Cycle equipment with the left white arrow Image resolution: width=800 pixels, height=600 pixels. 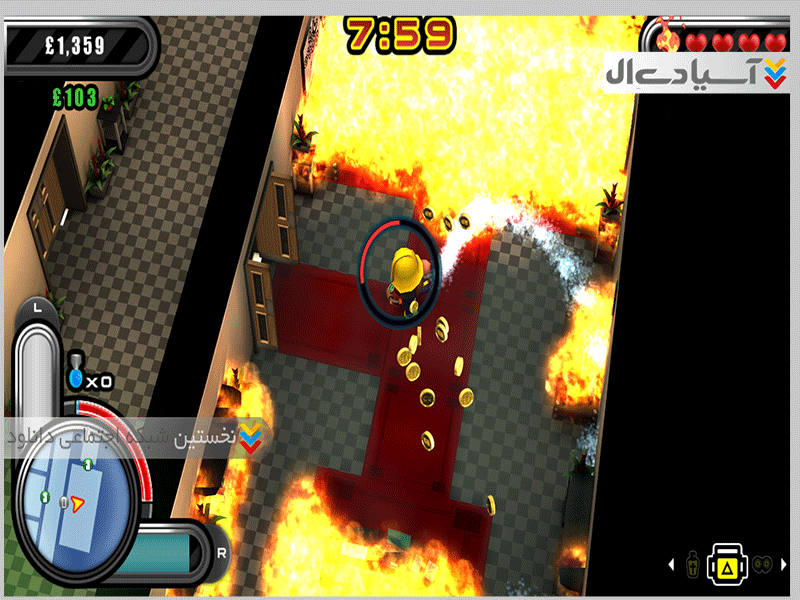point(673,566)
